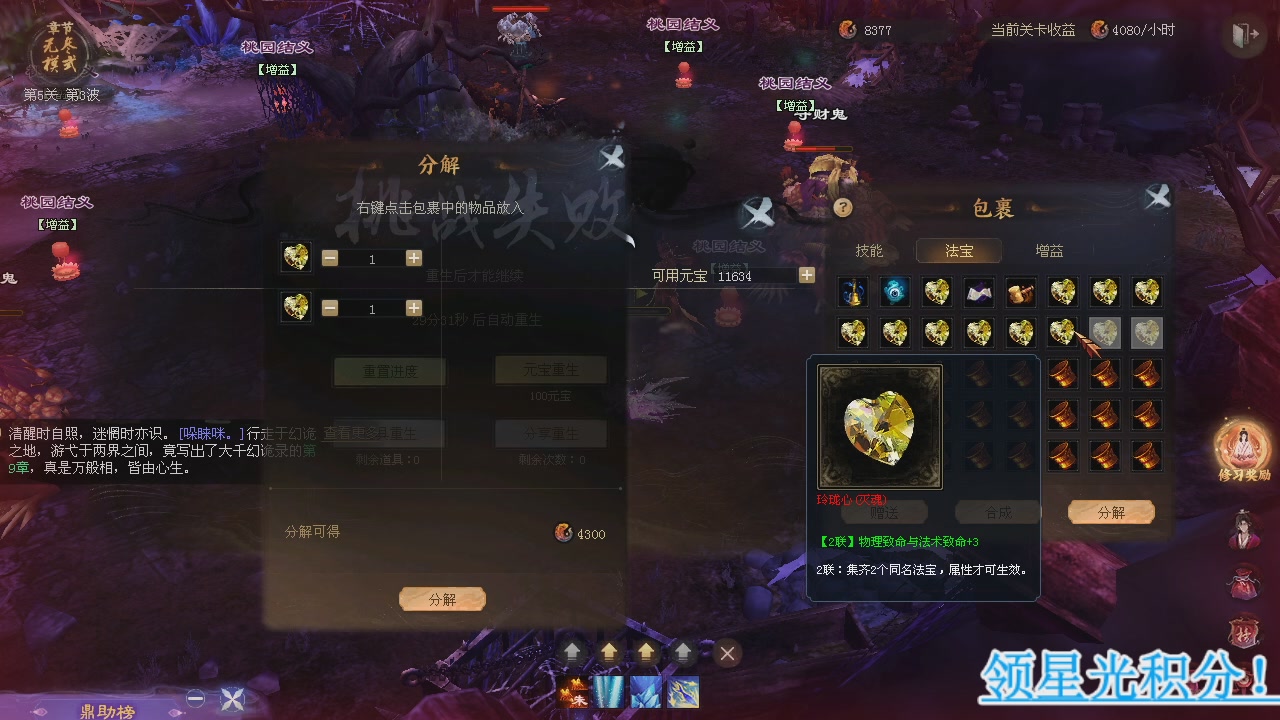Select the bell treasure icon in the bag
The width and height of the screenshot is (1280, 720).
pyautogui.click(x=852, y=291)
